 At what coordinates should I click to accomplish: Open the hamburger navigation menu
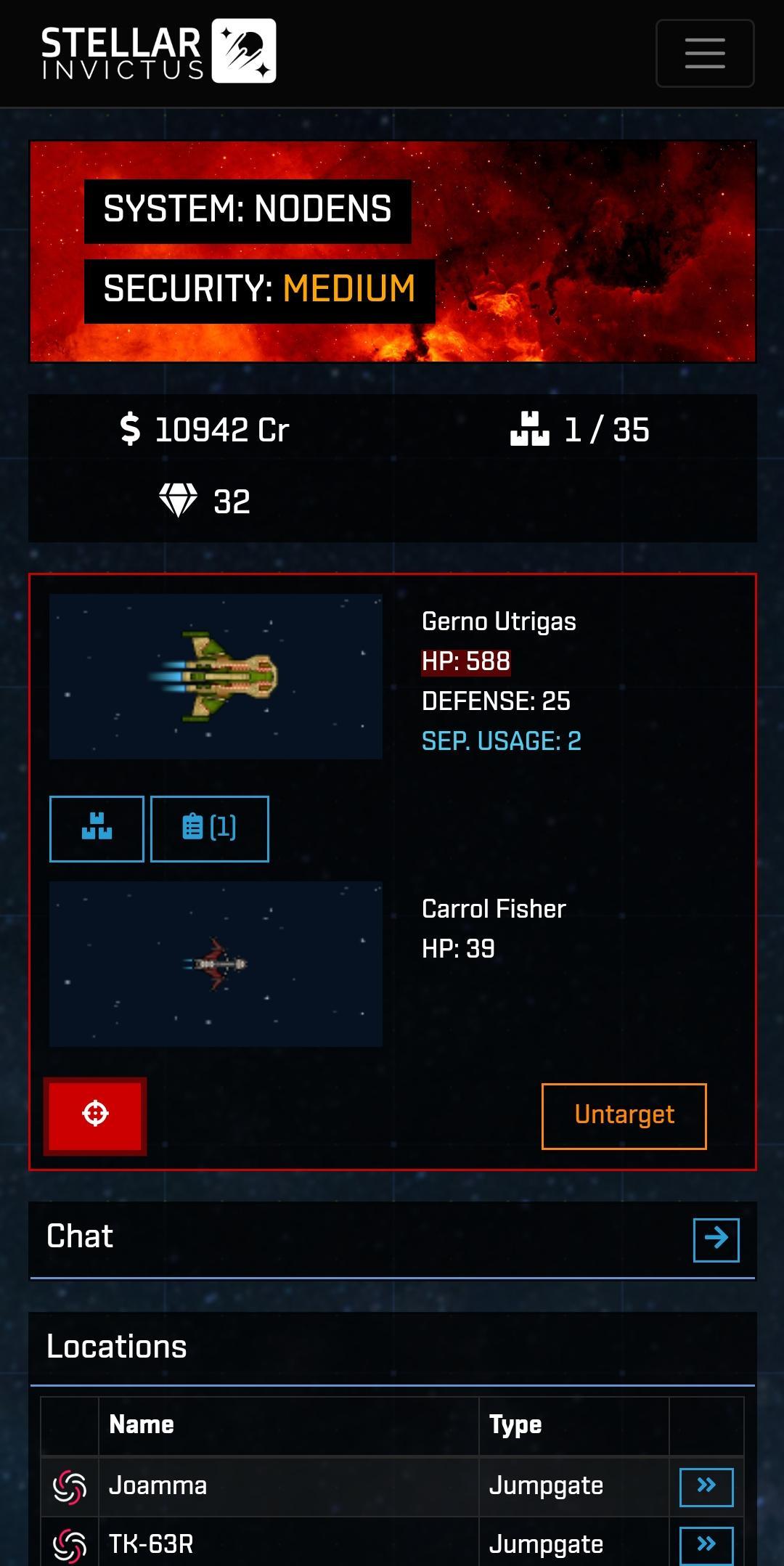[704, 53]
